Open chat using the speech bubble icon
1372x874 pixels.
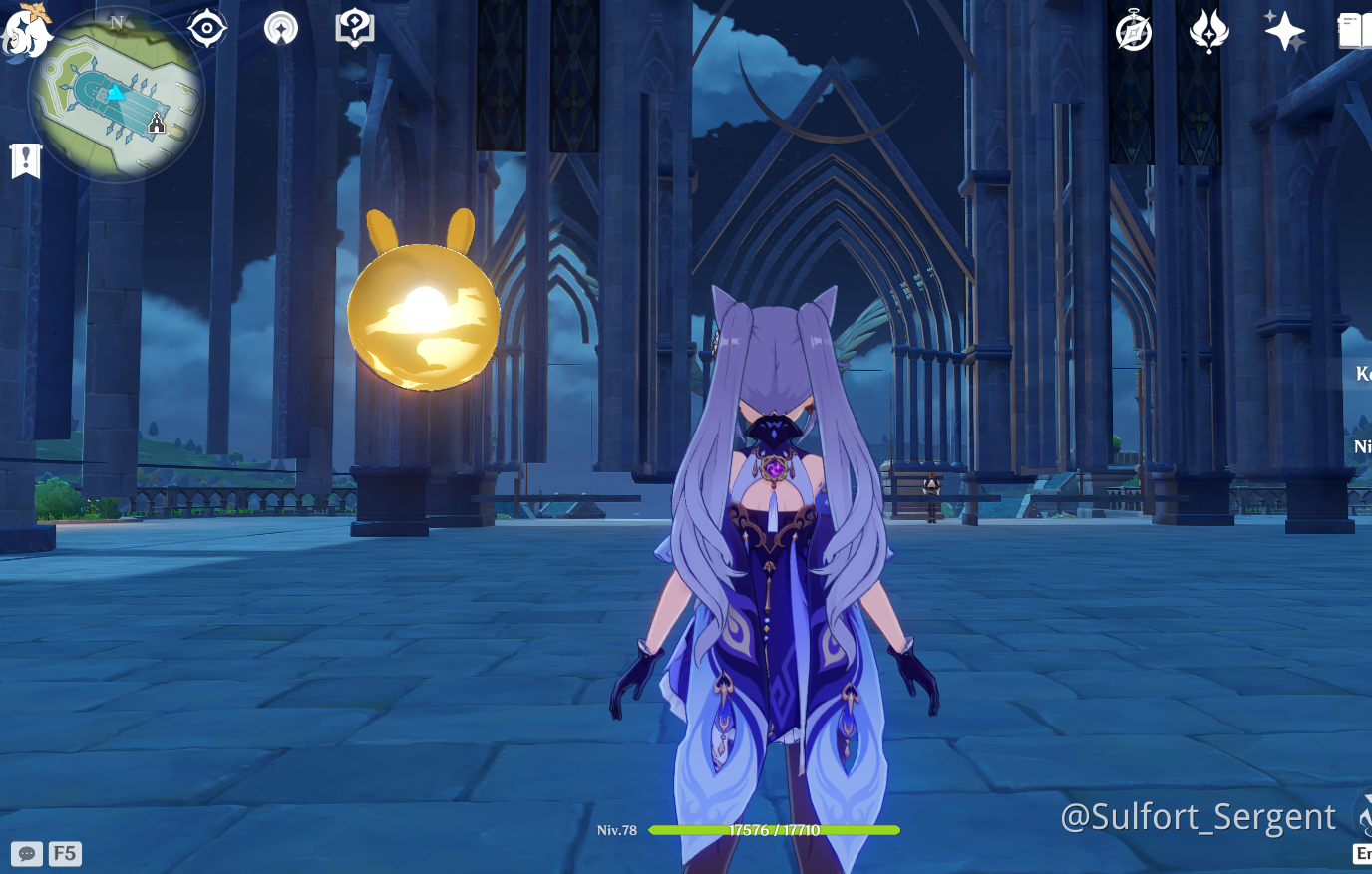point(27,852)
